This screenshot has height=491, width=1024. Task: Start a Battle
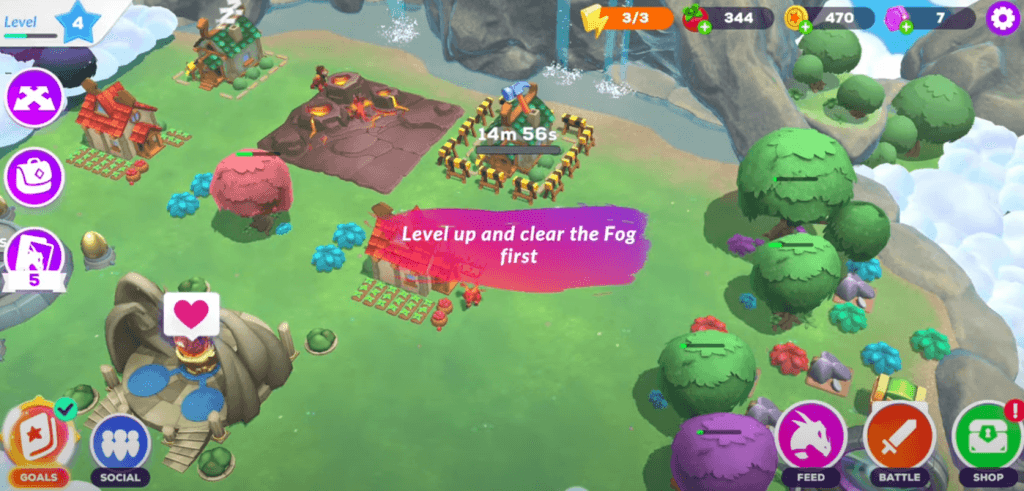click(x=899, y=439)
